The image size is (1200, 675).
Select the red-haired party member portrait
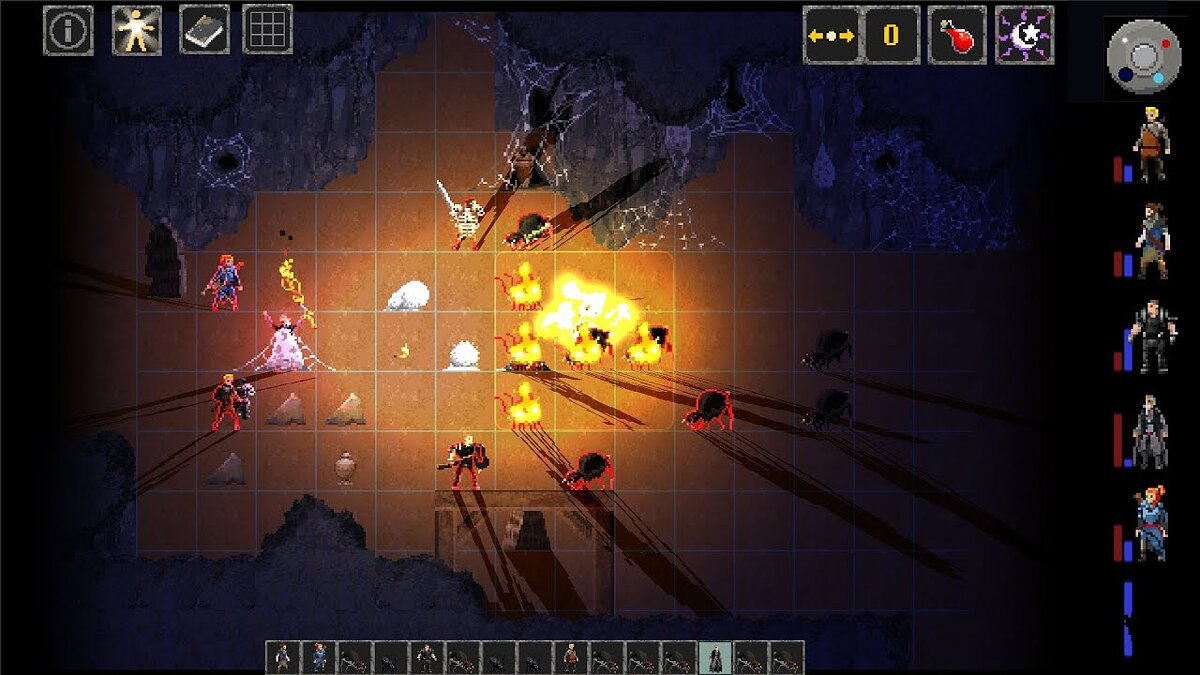point(1151,525)
